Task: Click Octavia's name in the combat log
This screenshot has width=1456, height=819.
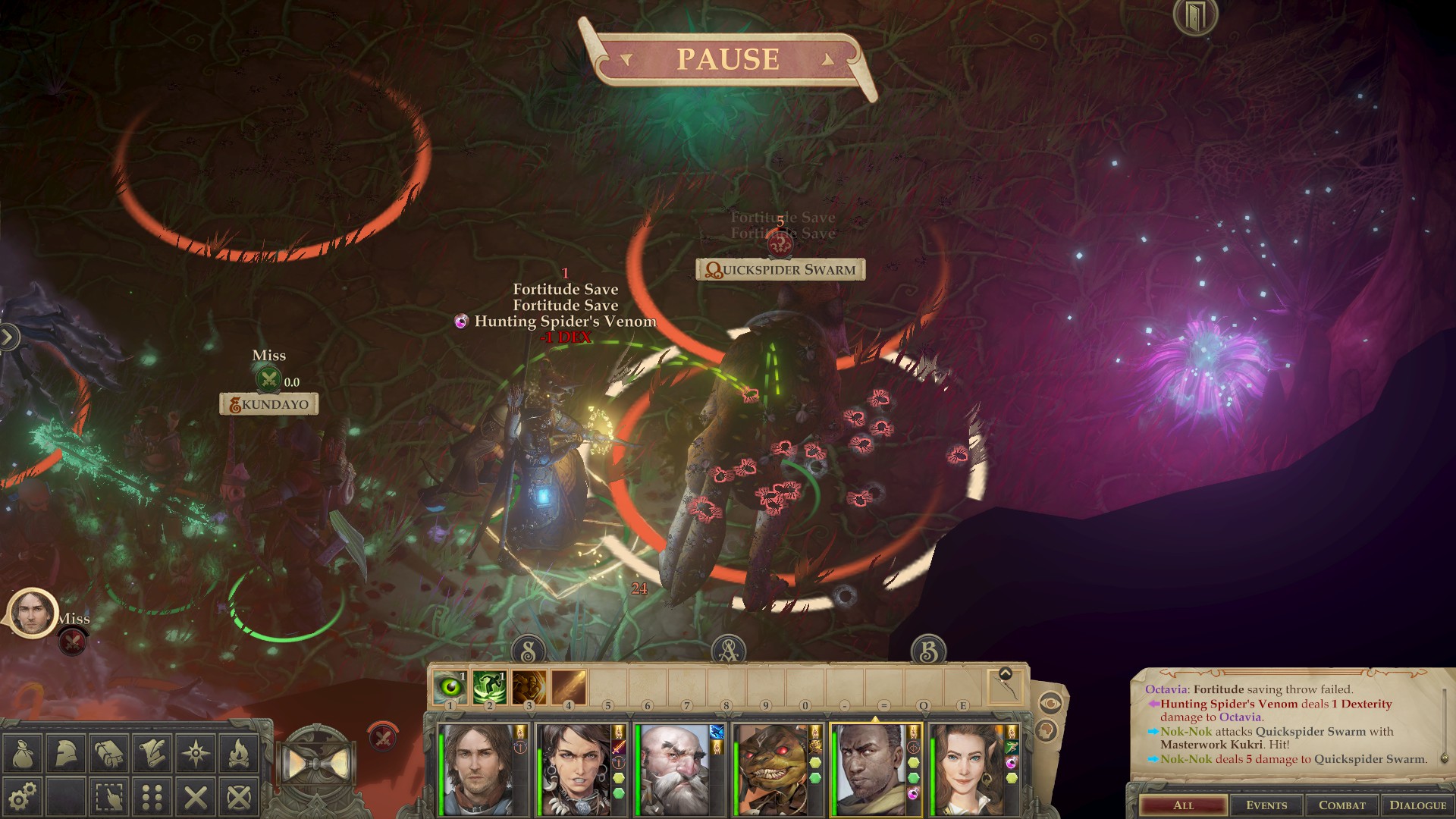Action: point(1166,689)
